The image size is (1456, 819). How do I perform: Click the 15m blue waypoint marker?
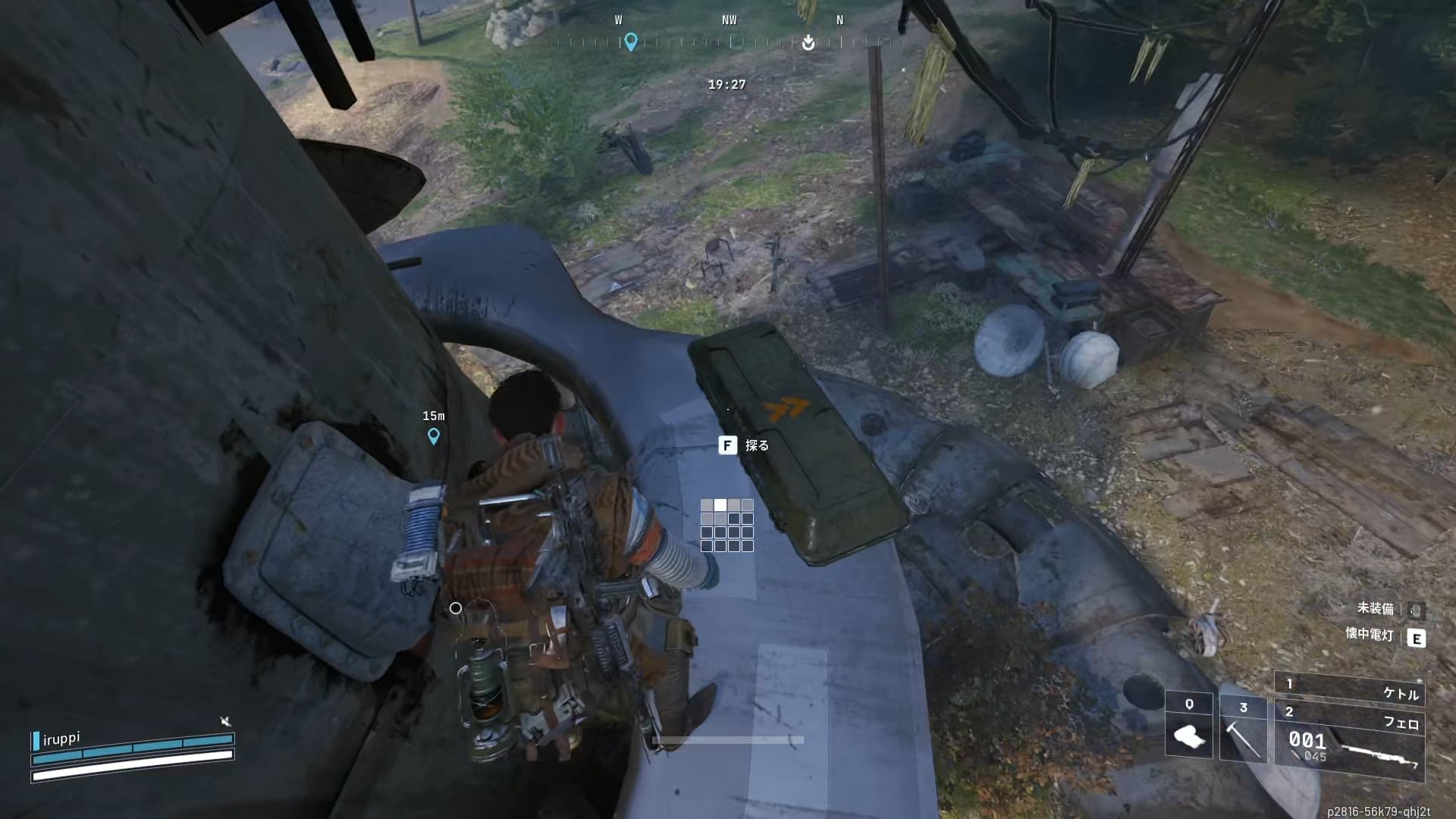pyautogui.click(x=434, y=436)
